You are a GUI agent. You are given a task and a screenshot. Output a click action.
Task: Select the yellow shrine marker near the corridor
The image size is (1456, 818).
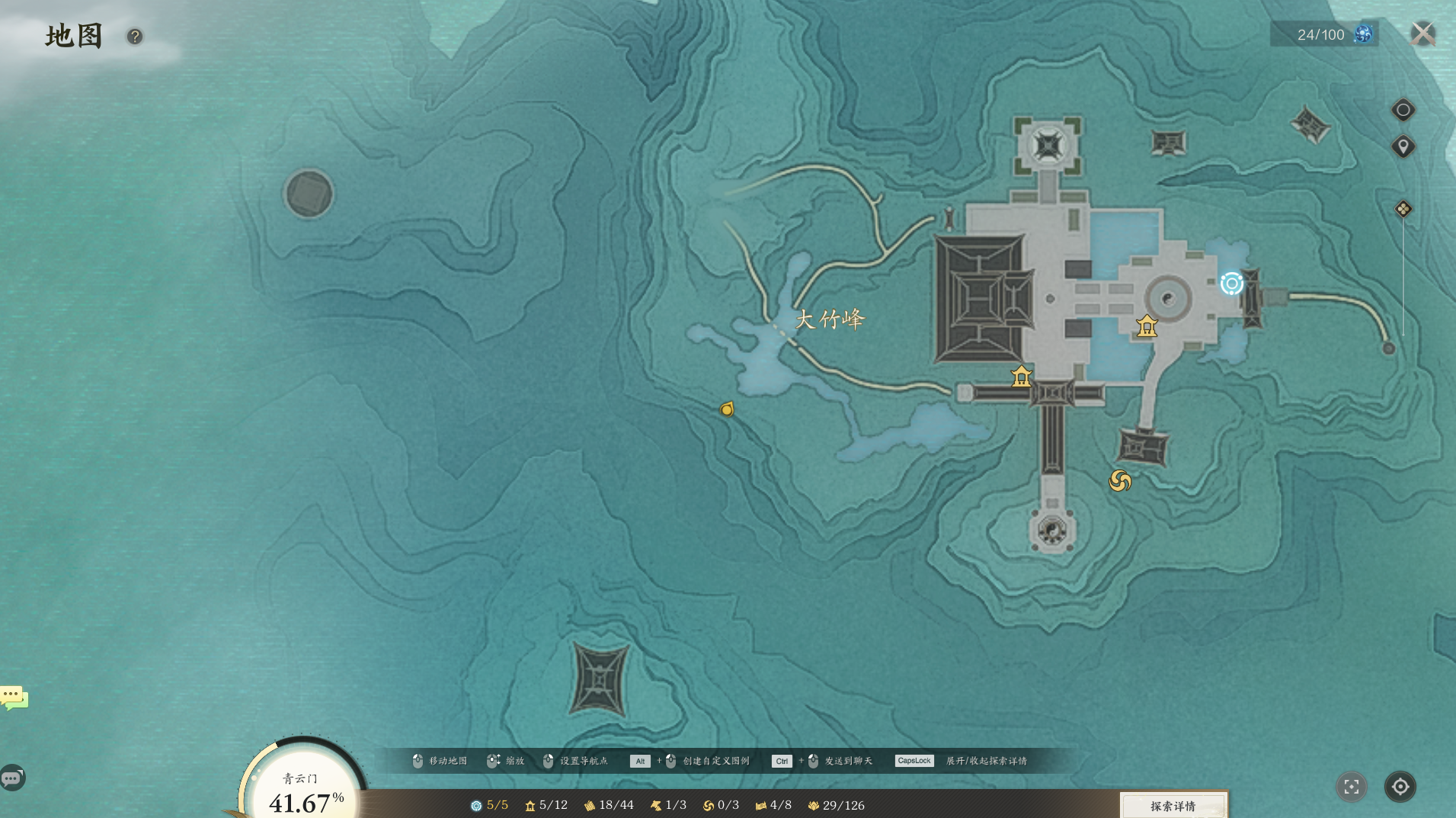[x=1021, y=377]
